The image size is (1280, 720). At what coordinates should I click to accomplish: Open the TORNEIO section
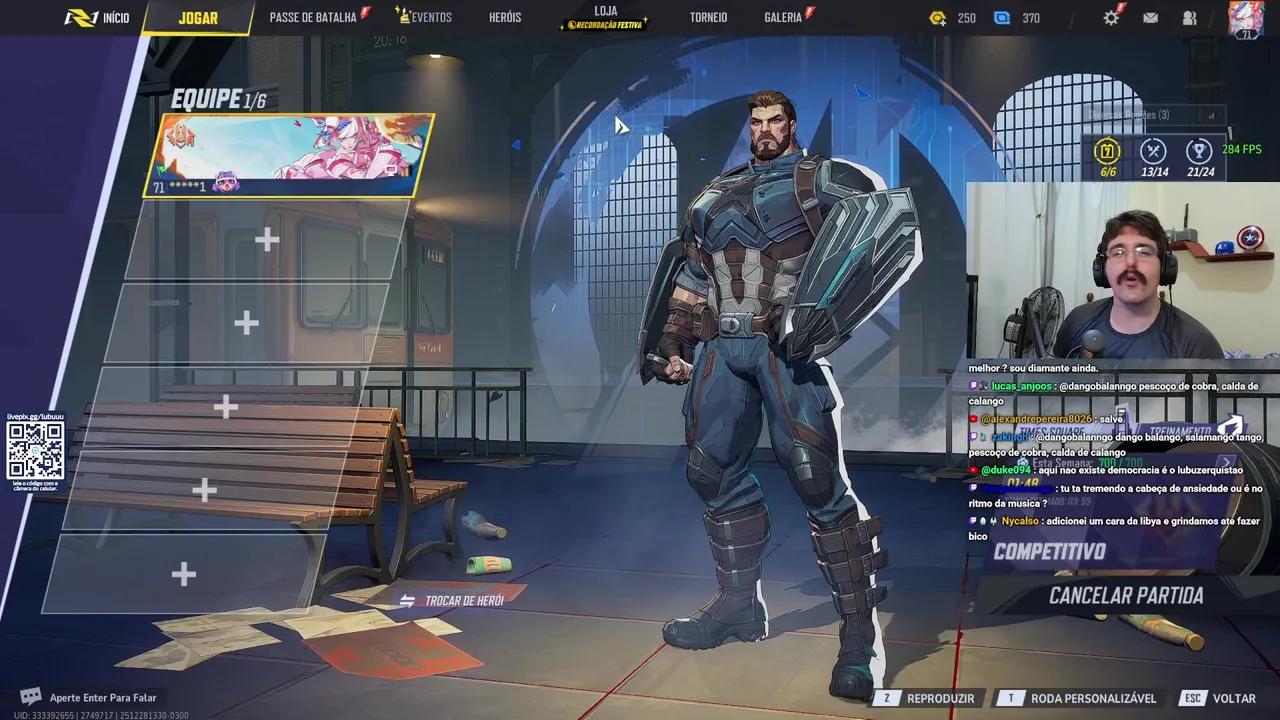point(708,17)
